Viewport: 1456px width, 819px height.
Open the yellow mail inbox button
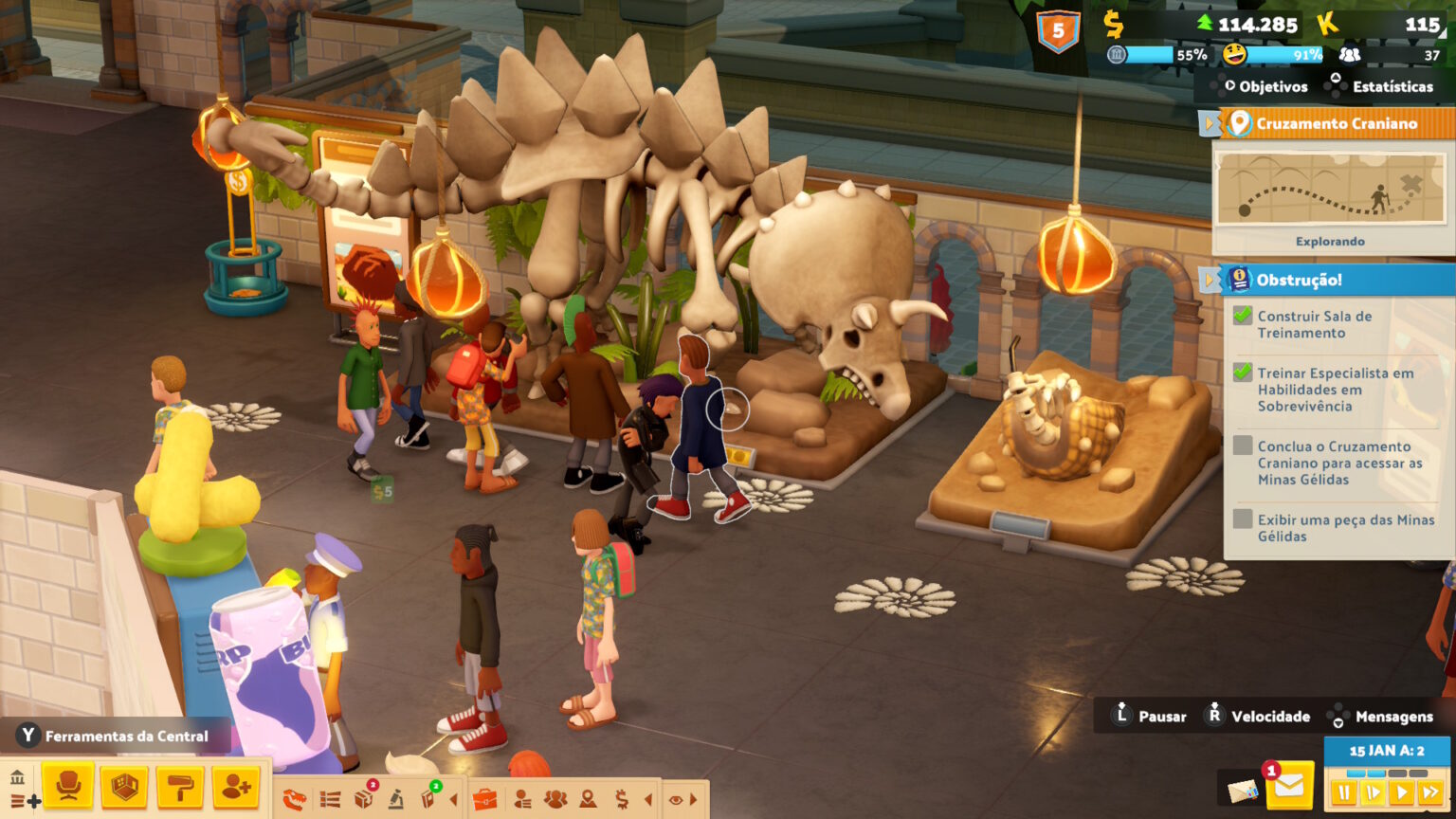(1289, 786)
